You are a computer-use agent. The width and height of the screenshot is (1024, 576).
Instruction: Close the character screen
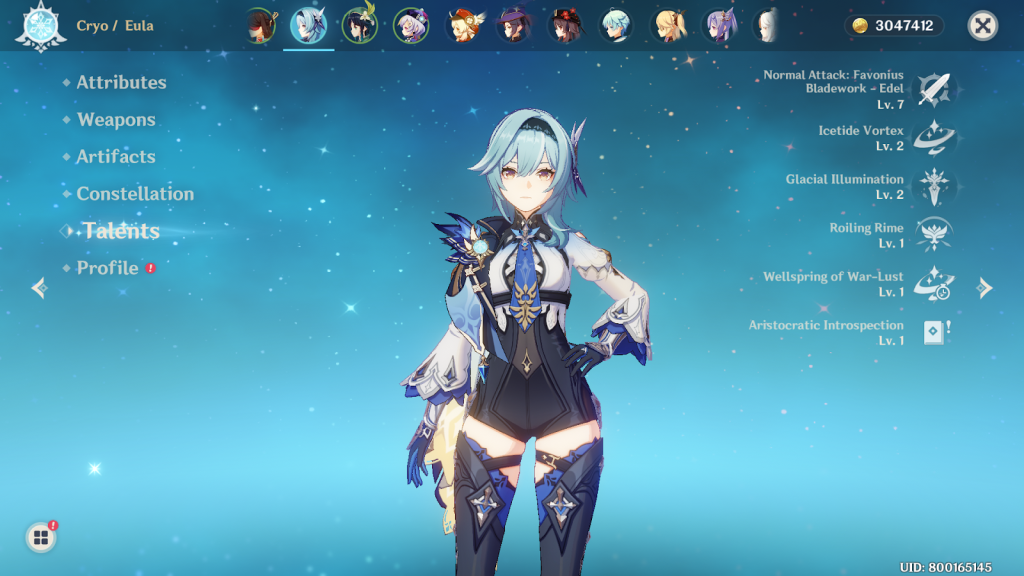tap(983, 26)
